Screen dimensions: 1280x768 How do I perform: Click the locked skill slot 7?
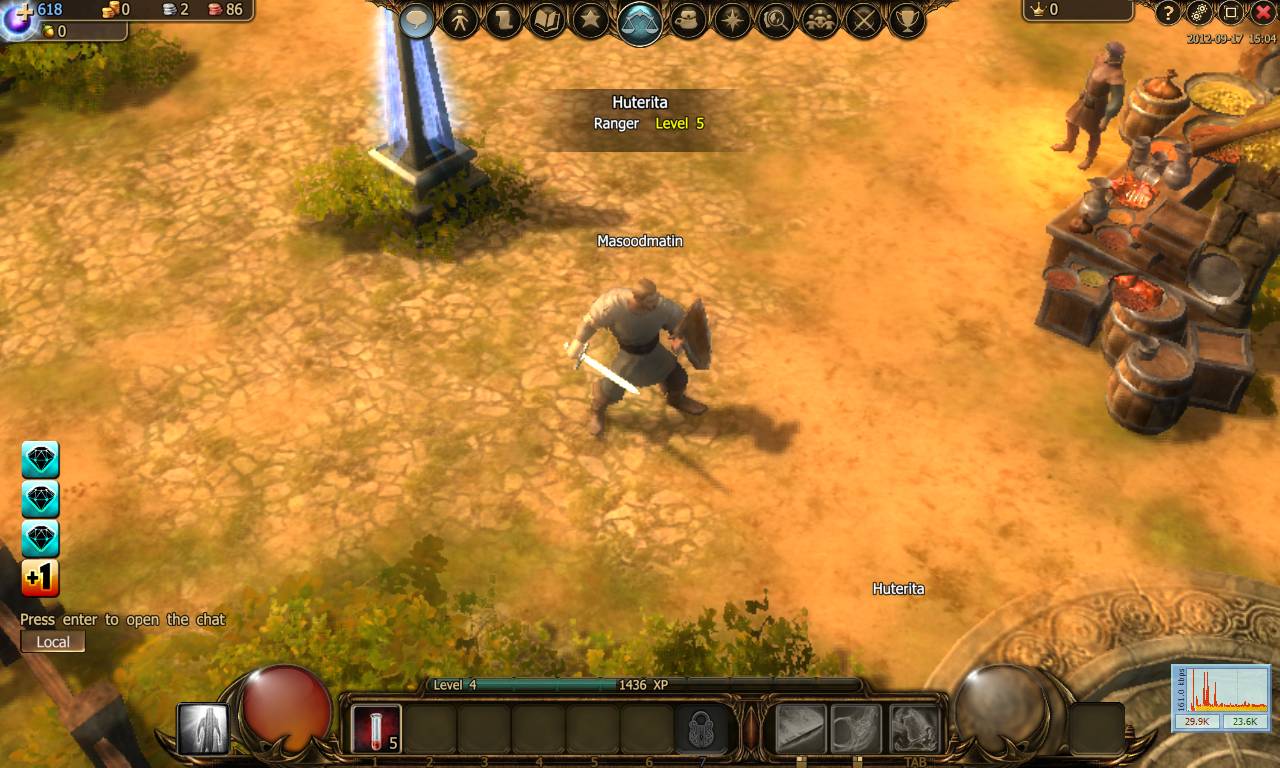tap(702, 726)
